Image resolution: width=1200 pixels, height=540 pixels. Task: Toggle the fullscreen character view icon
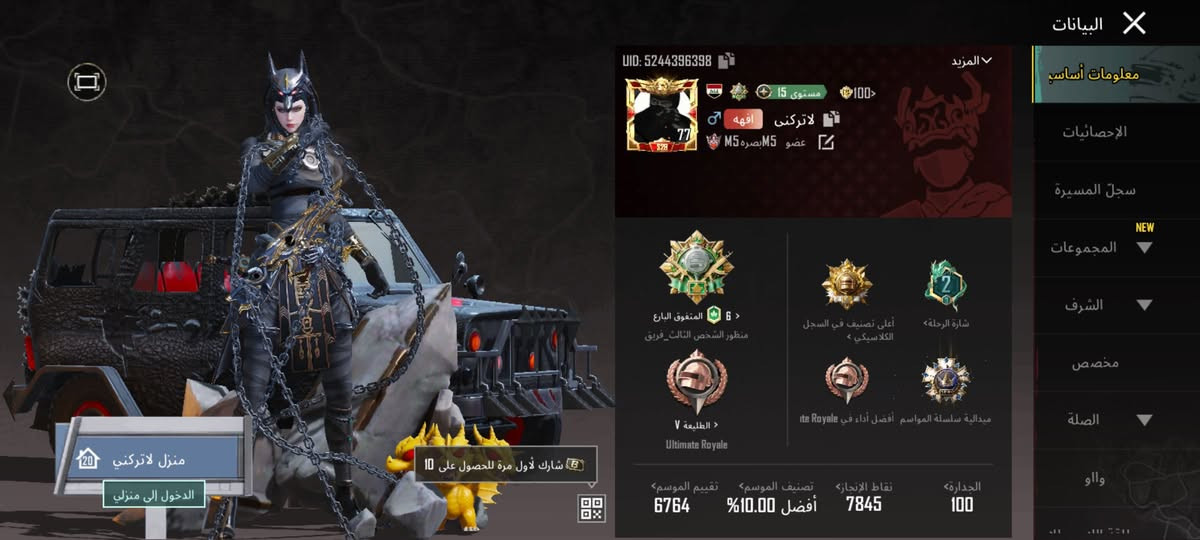[x=87, y=81]
